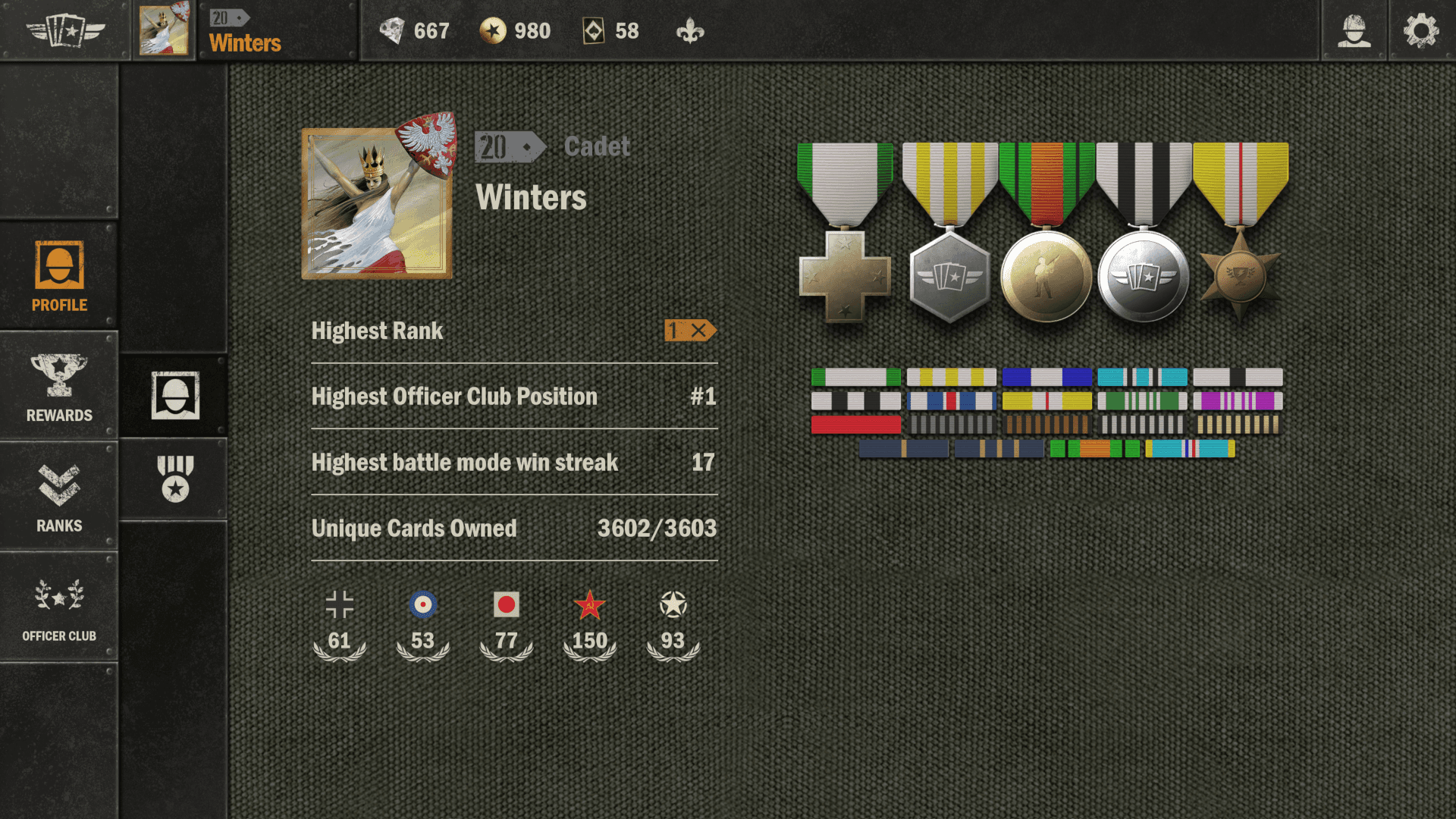
Task: Inspect the silver hexagon cards medal
Action: [949, 276]
